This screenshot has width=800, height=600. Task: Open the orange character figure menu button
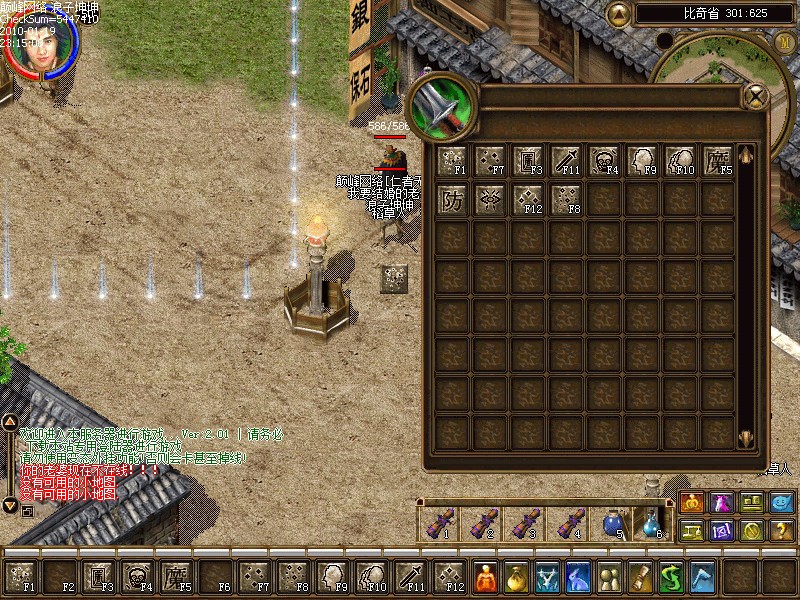pyautogui.click(x=484, y=577)
